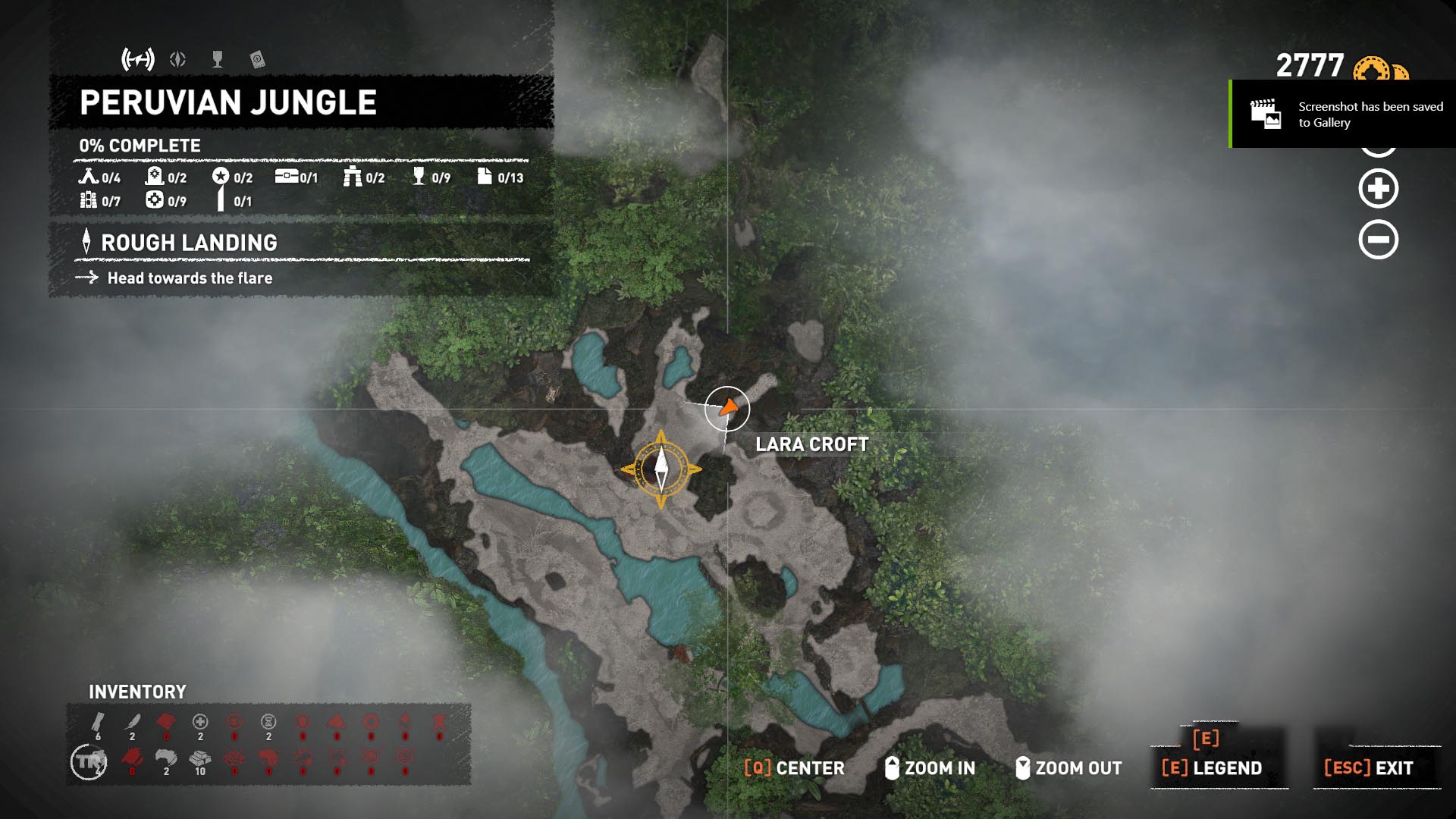Open the compass emblem tab
Screen dimensions: 1456x819
pos(178,59)
